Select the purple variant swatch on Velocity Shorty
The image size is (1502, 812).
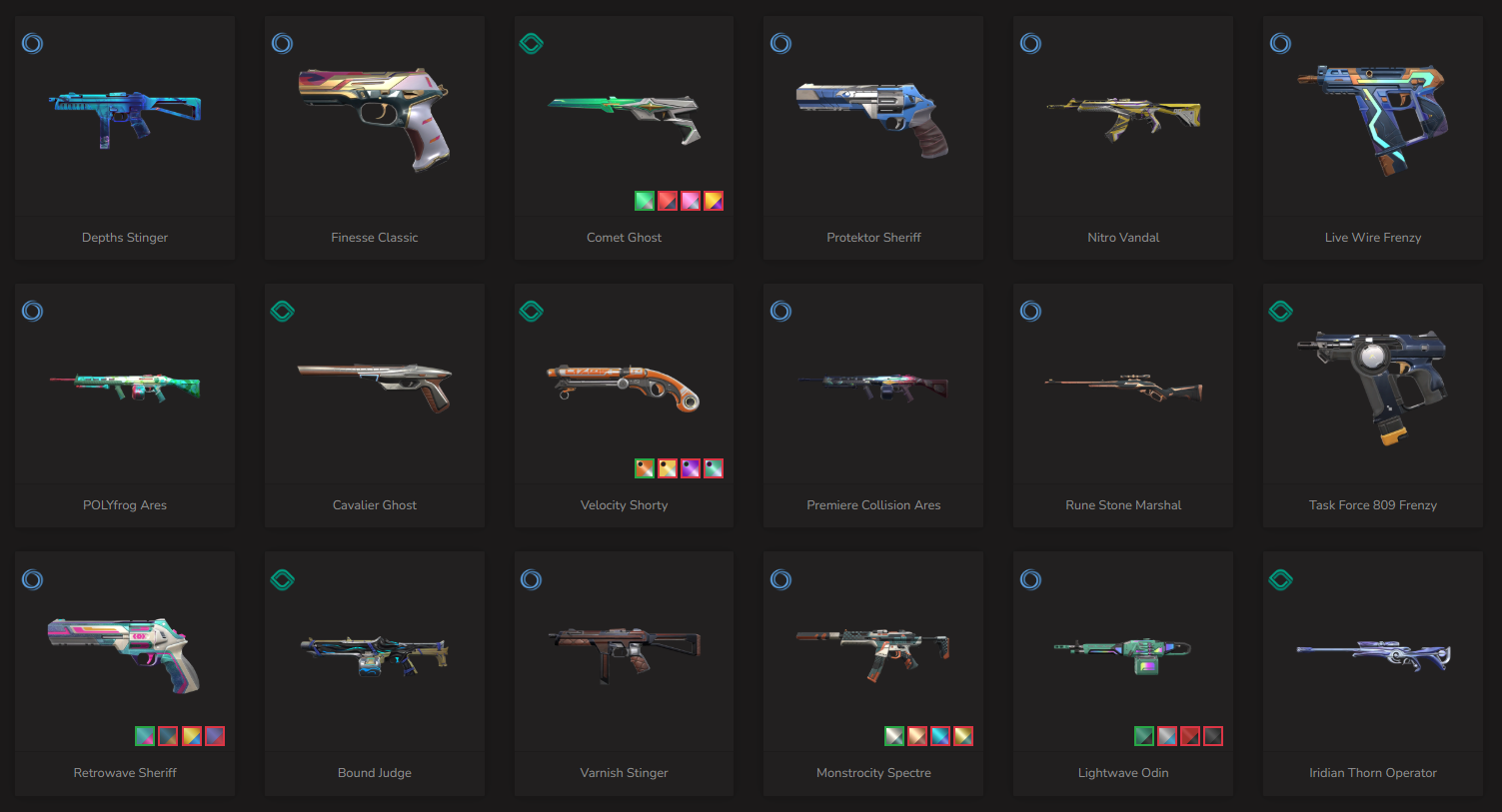tap(691, 468)
